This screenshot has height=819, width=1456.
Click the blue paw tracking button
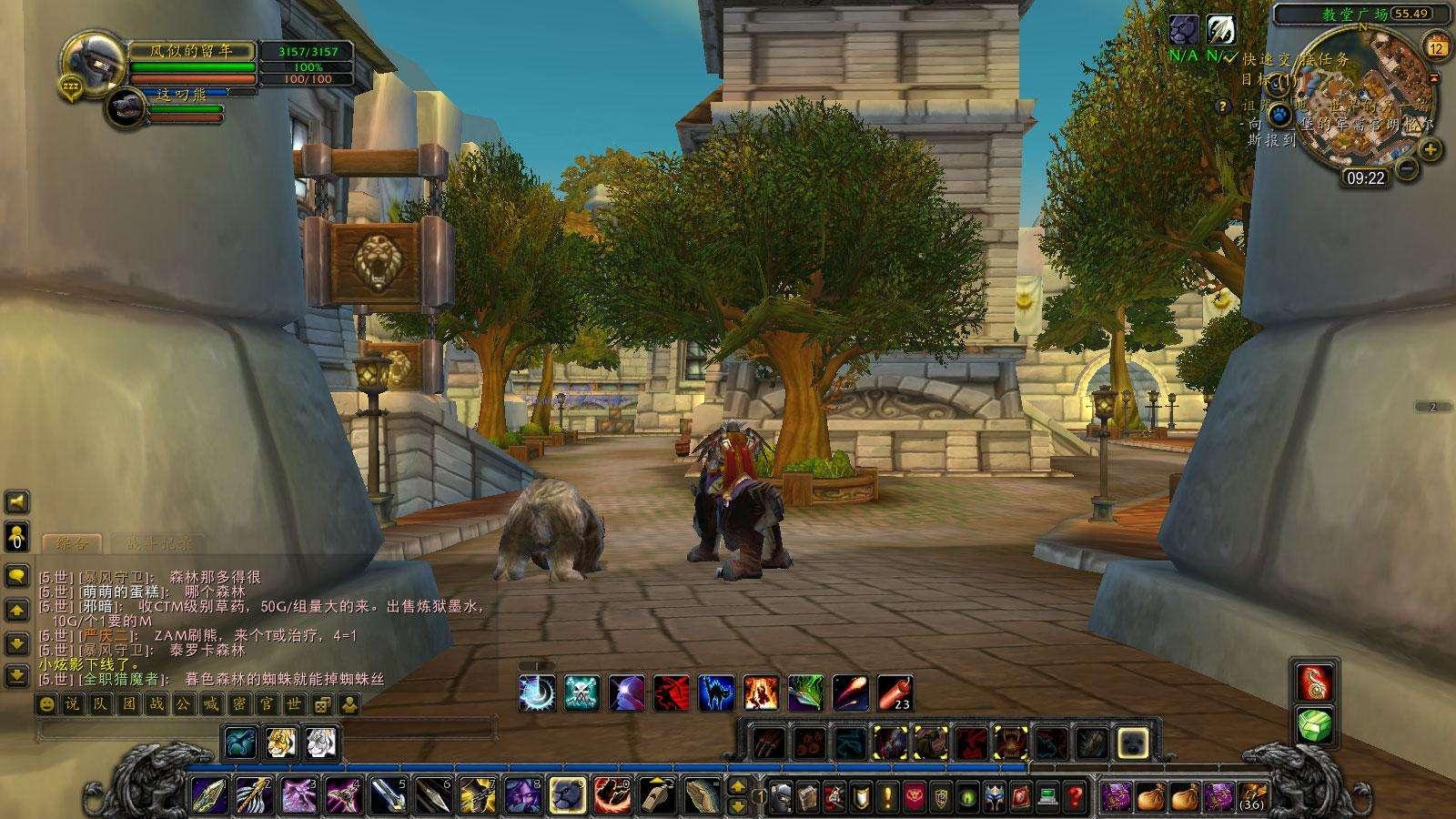[x=1279, y=116]
